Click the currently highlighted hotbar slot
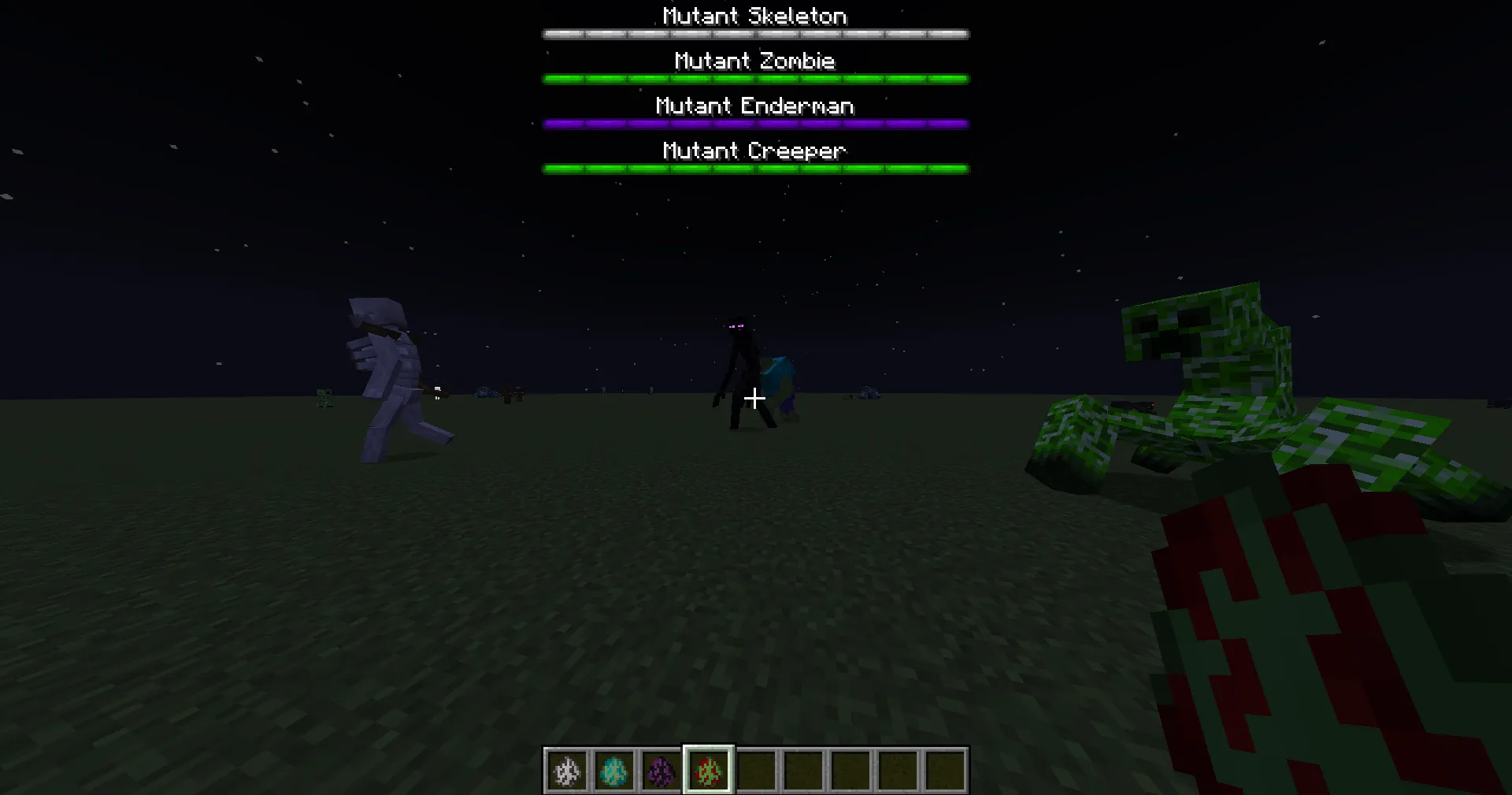Image resolution: width=1512 pixels, height=795 pixels. 708,771
